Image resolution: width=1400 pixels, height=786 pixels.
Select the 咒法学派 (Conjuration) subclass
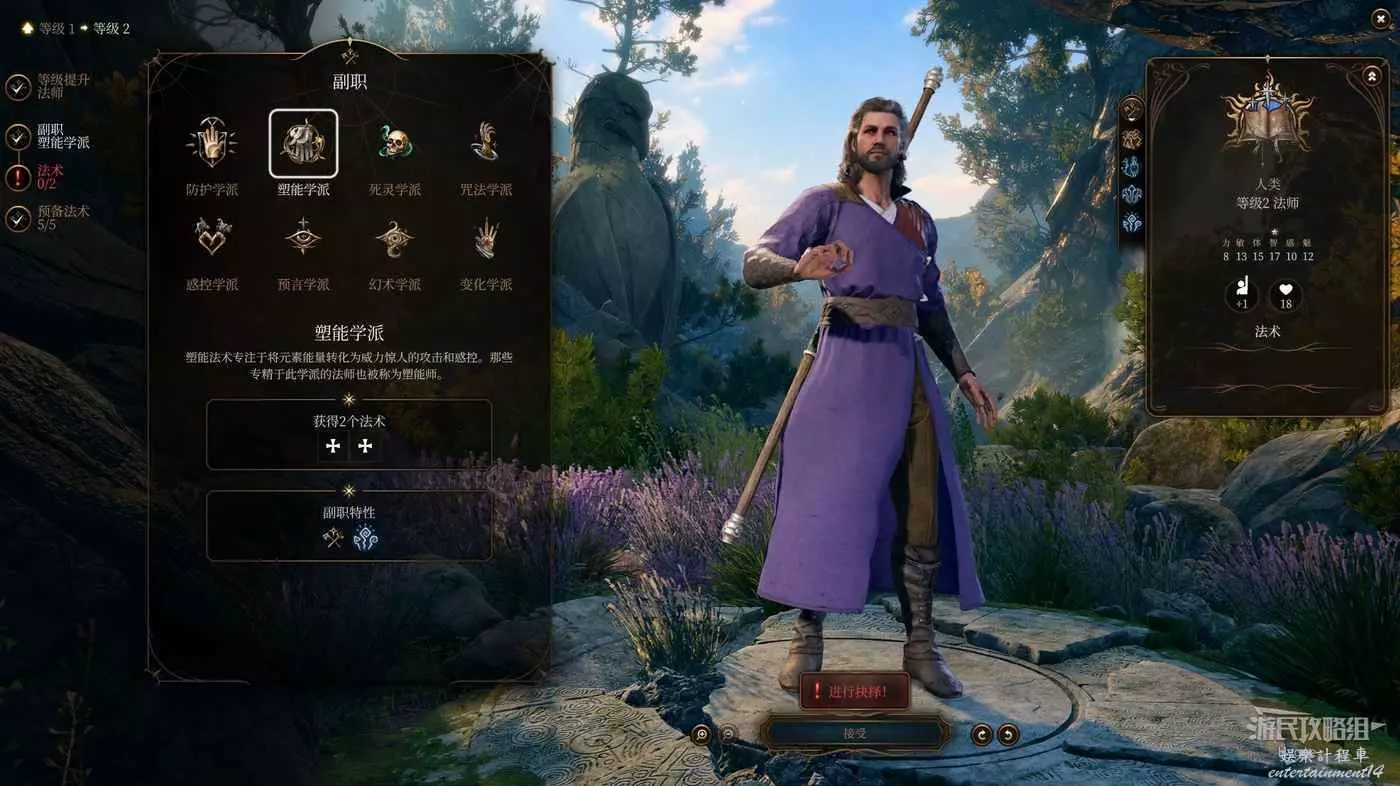tap(486, 144)
